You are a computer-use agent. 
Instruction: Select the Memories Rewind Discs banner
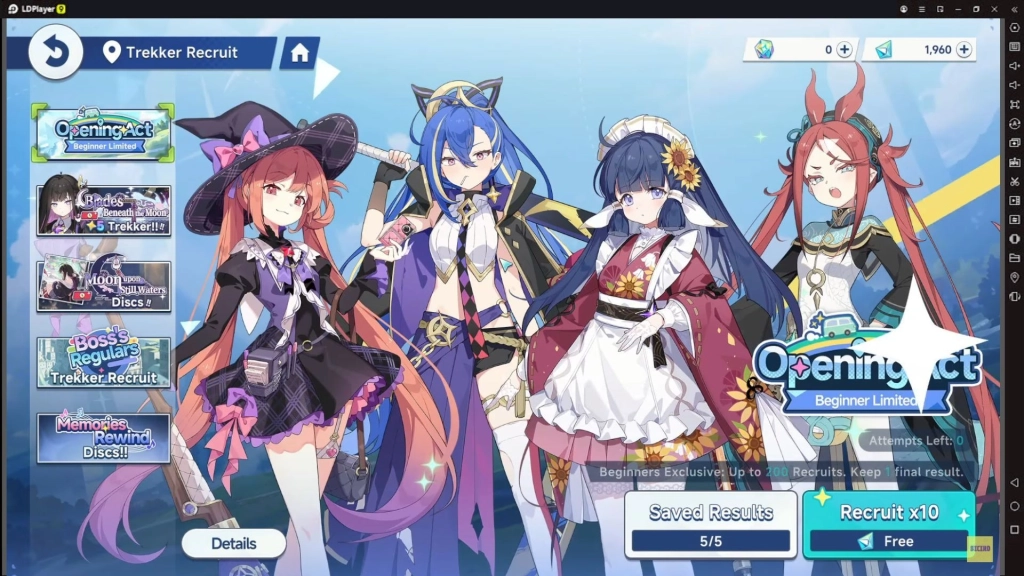tap(103, 438)
